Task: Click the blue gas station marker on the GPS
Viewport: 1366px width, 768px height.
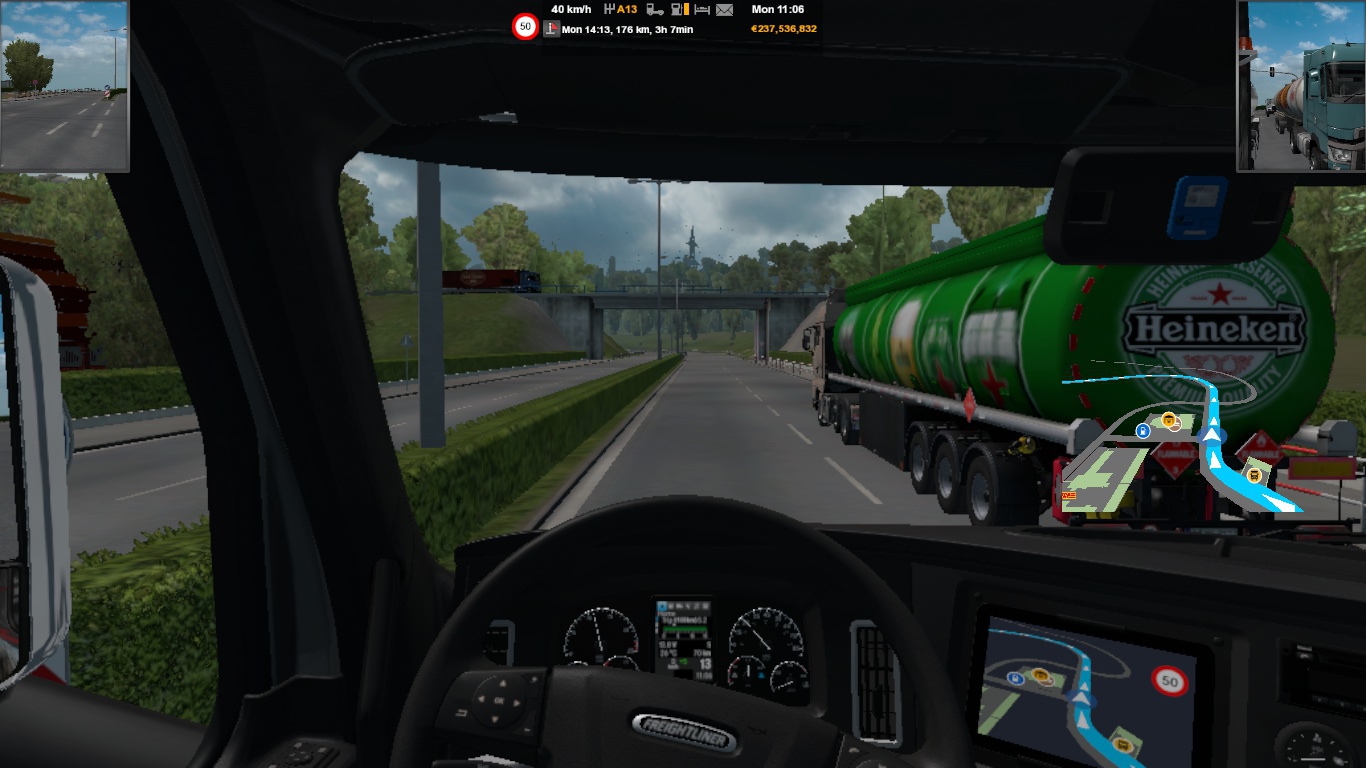Action: tap(1142, 431)
